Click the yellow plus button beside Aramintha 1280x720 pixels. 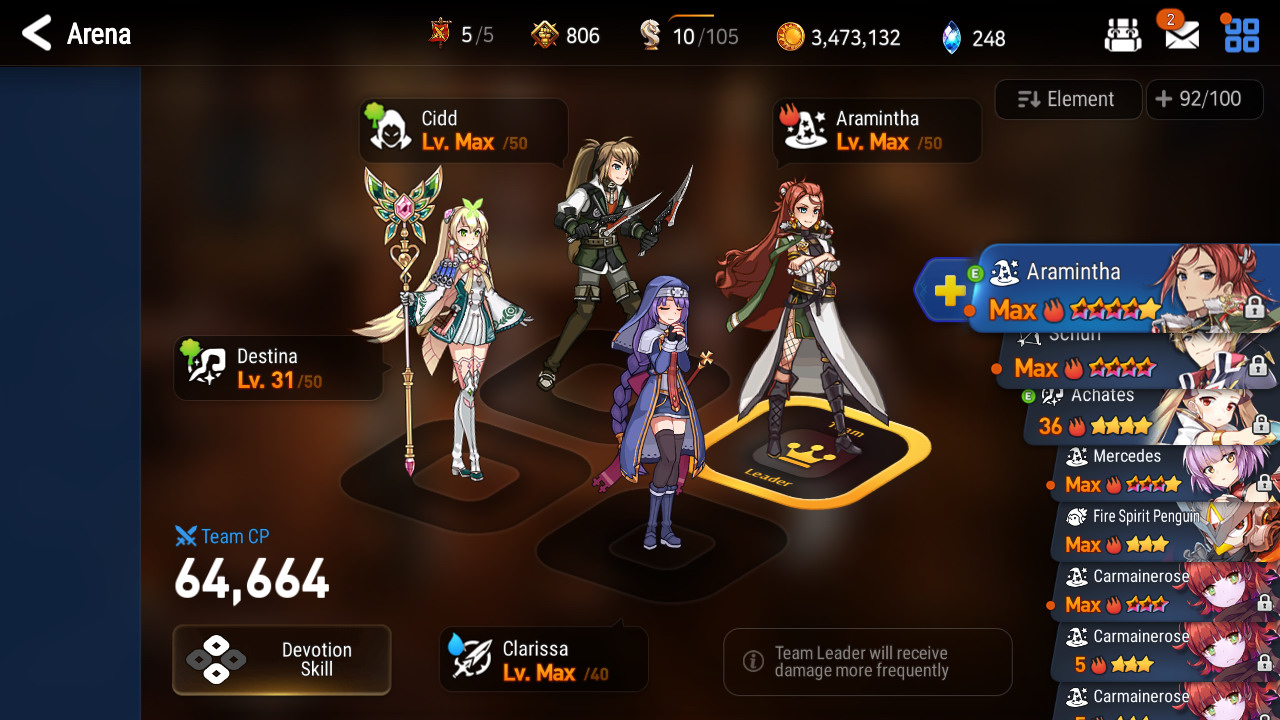click(949, 291)
